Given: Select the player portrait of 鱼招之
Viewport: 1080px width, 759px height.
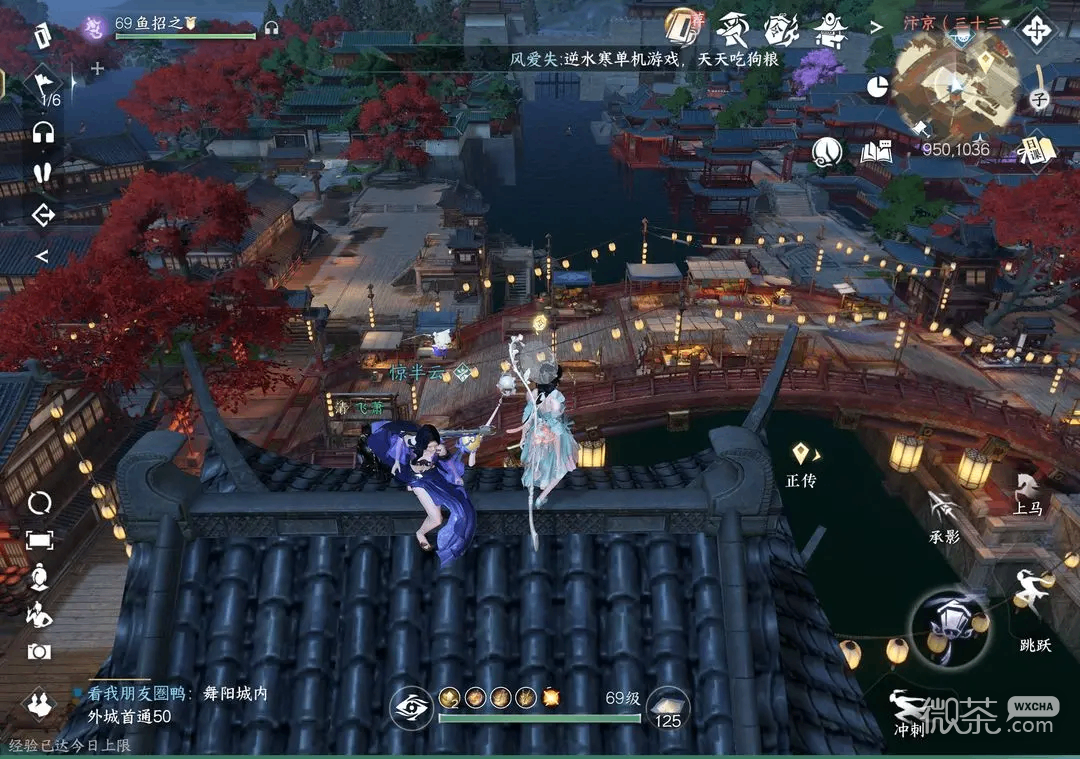Looking at the screenshot, I should coord(95,26).
